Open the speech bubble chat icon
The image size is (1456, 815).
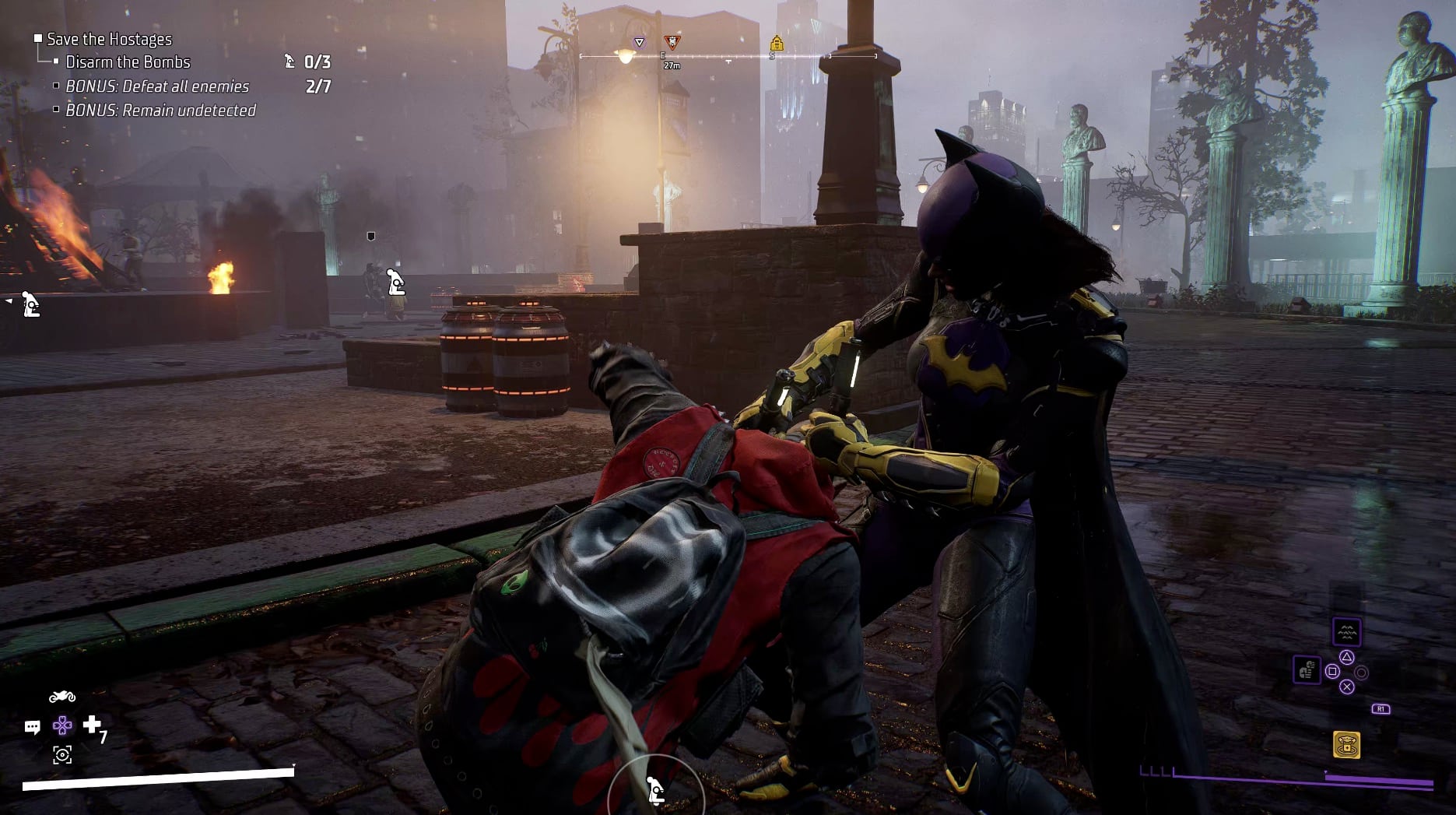pyautogui.click(x=32, y=727)
